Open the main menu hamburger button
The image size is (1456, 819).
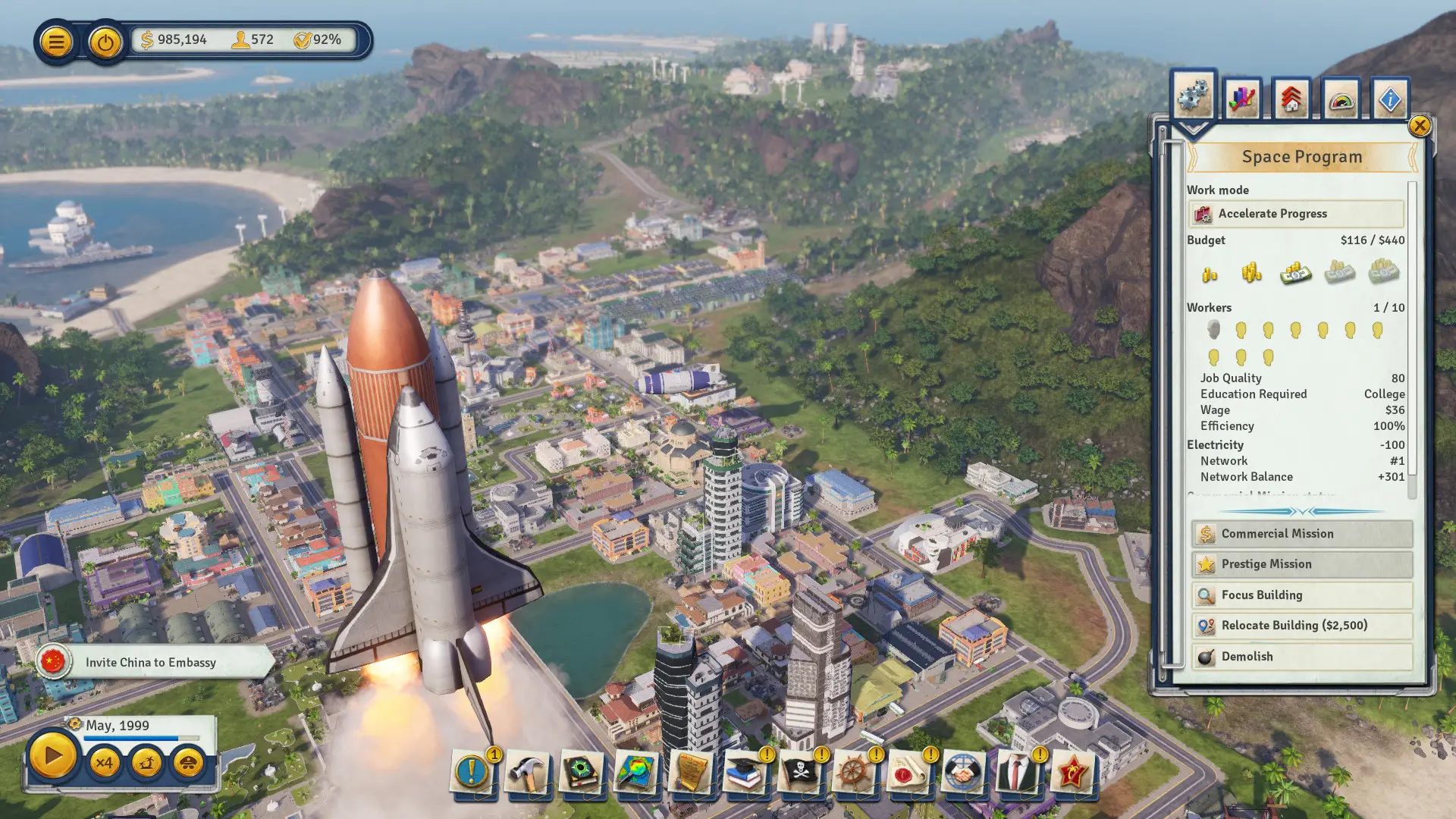click(x=56, y=42)
